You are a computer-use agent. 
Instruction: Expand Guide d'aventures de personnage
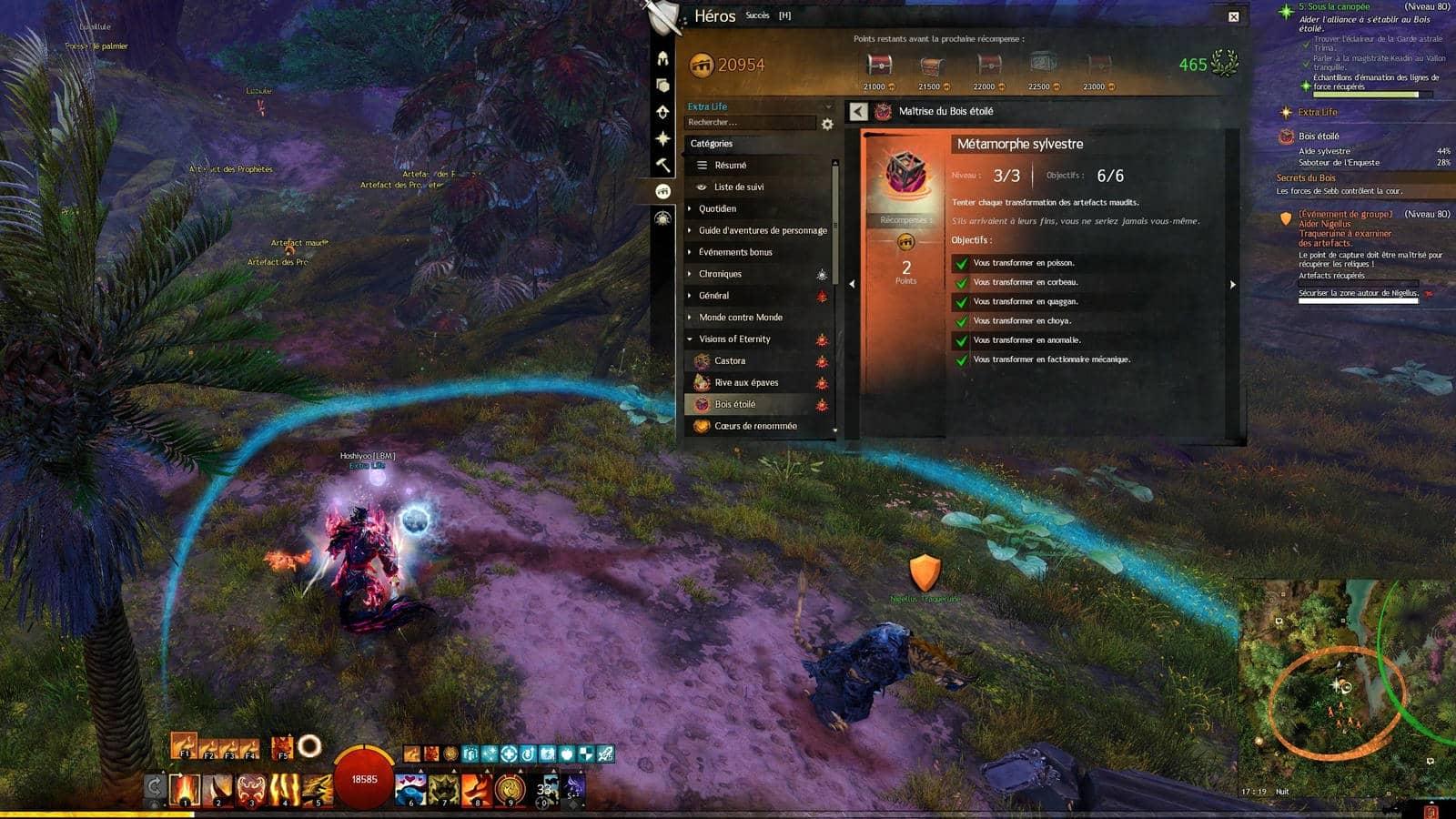pyautogui.click(x=762, y=231)
